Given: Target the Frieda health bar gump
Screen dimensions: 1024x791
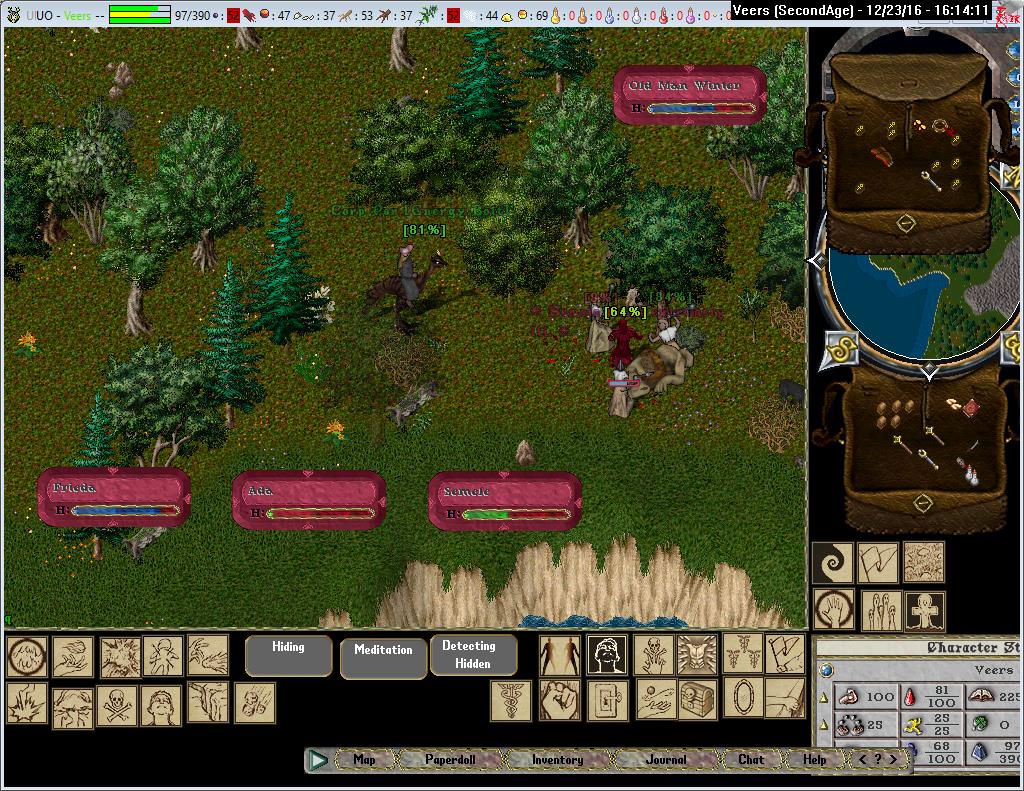Looking at the screenshot, I should 114,498.
